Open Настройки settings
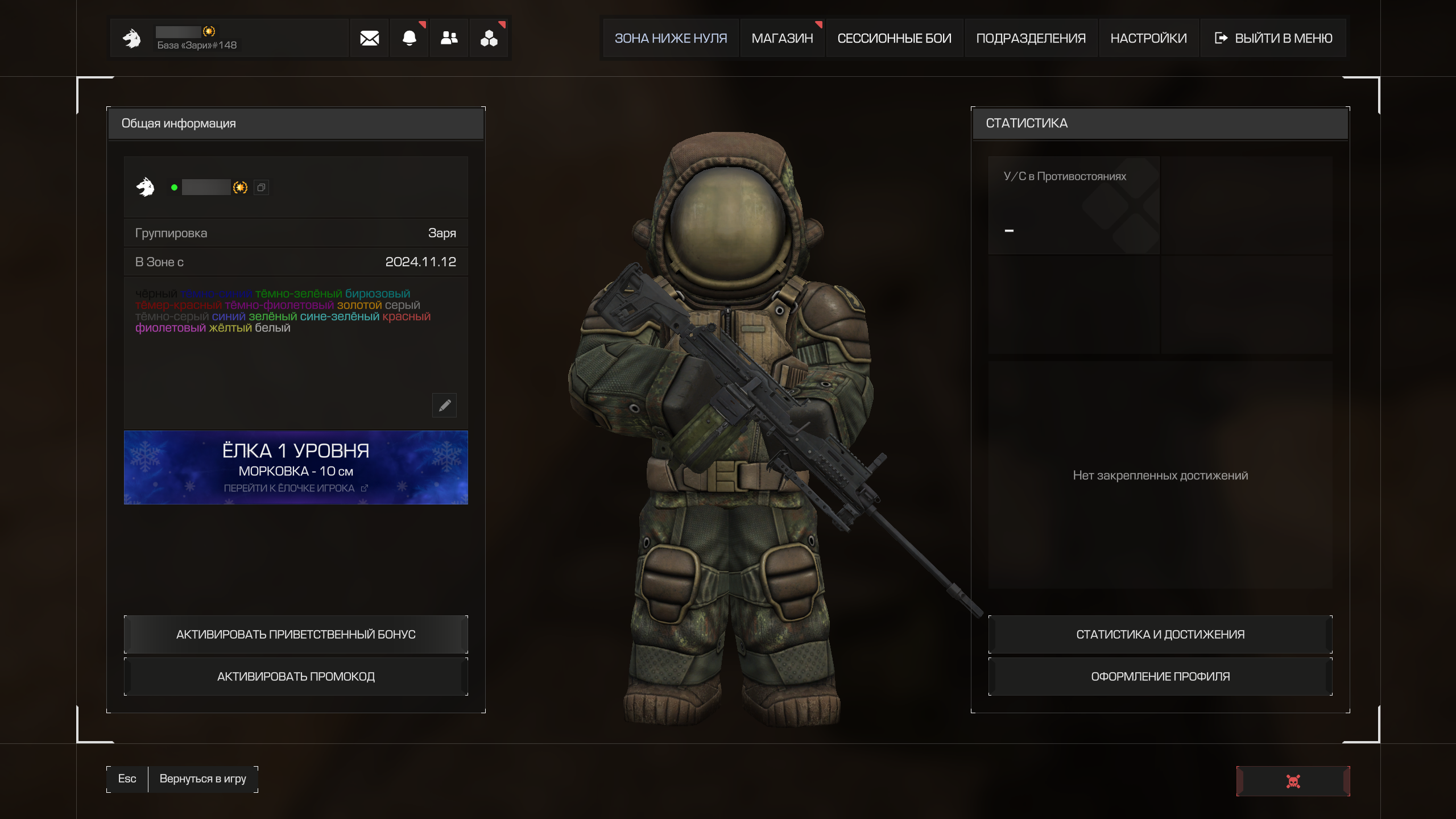This screenshot has height=819, width=1456. coord(1148,38)
